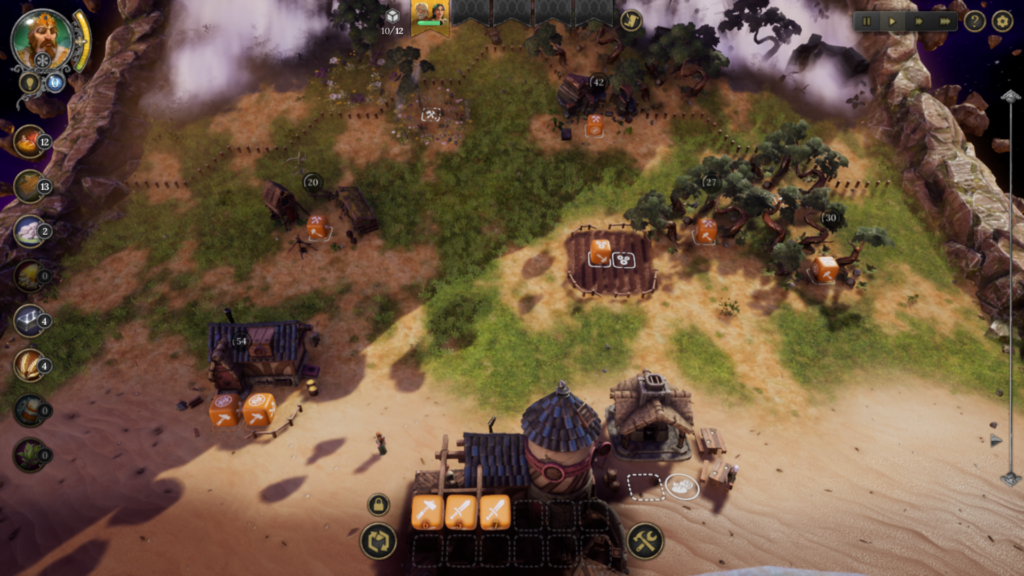Select the active character turn banner
The height and width of the screenshot is (576, 1024).
click(x=430, y=17)
